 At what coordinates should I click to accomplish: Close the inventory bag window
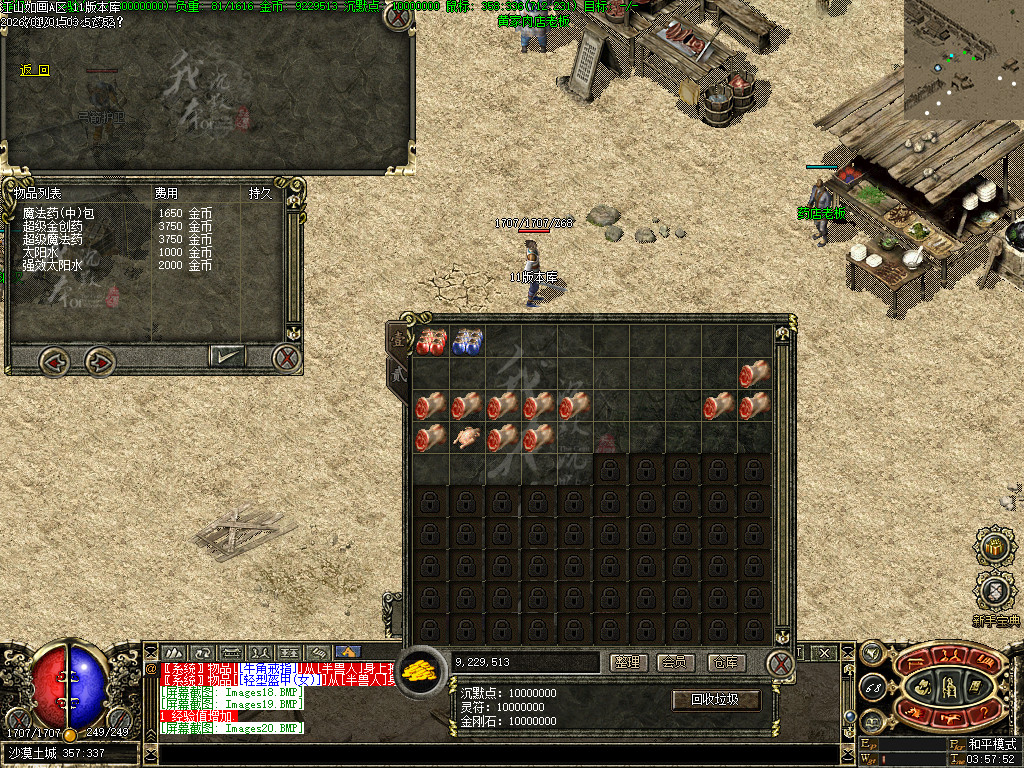[780, 662]
